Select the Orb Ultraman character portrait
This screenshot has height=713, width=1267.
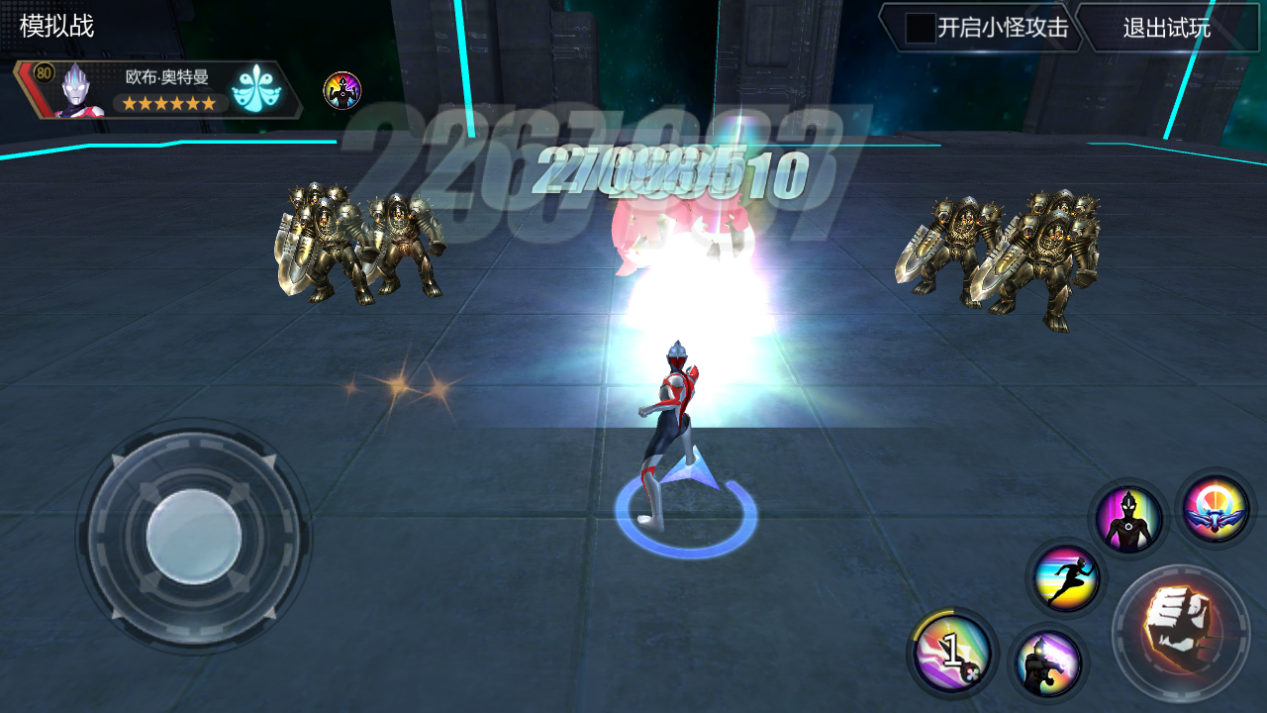(79, 91)
